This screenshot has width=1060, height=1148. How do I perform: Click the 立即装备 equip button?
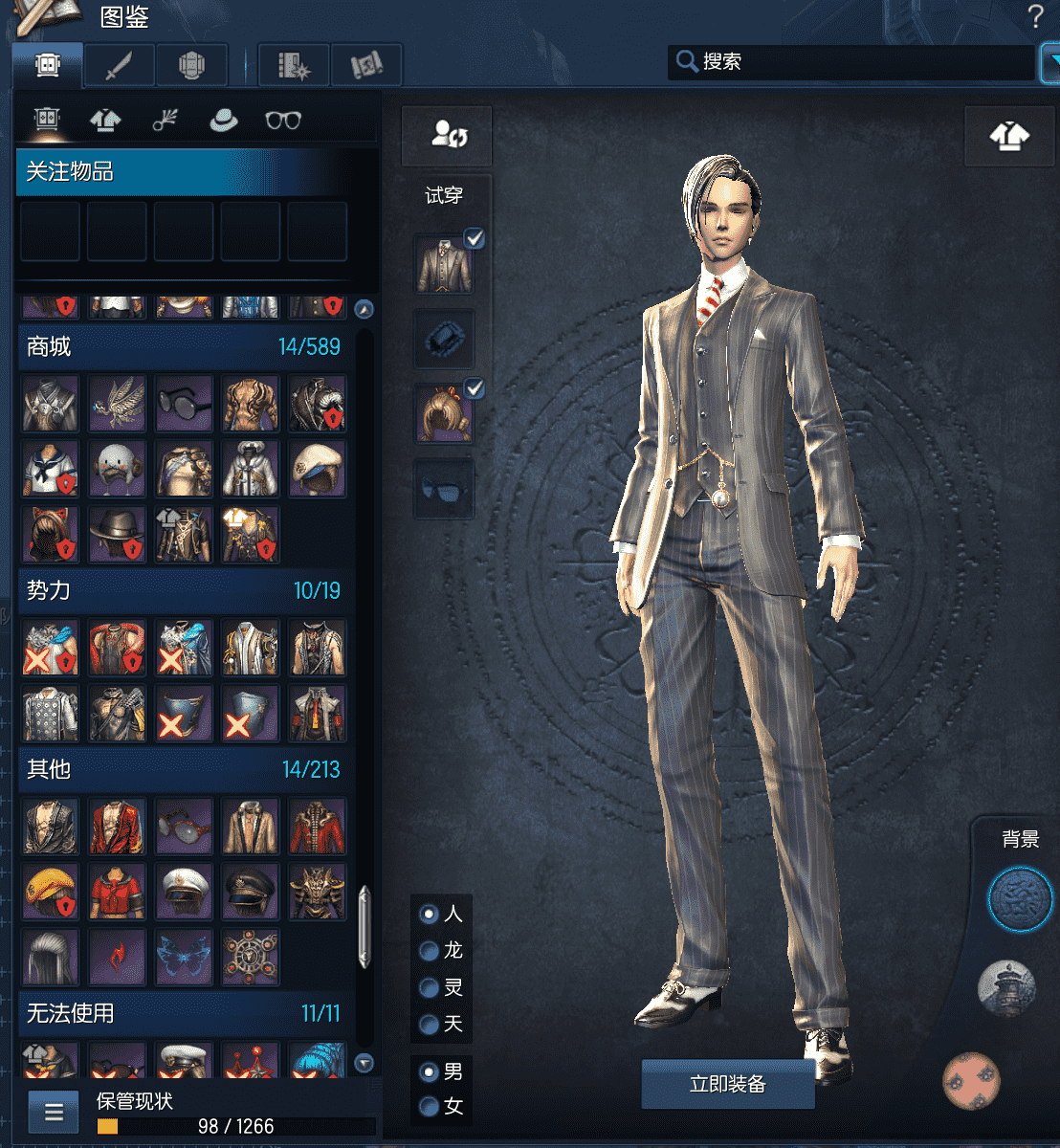(727, 1084)
